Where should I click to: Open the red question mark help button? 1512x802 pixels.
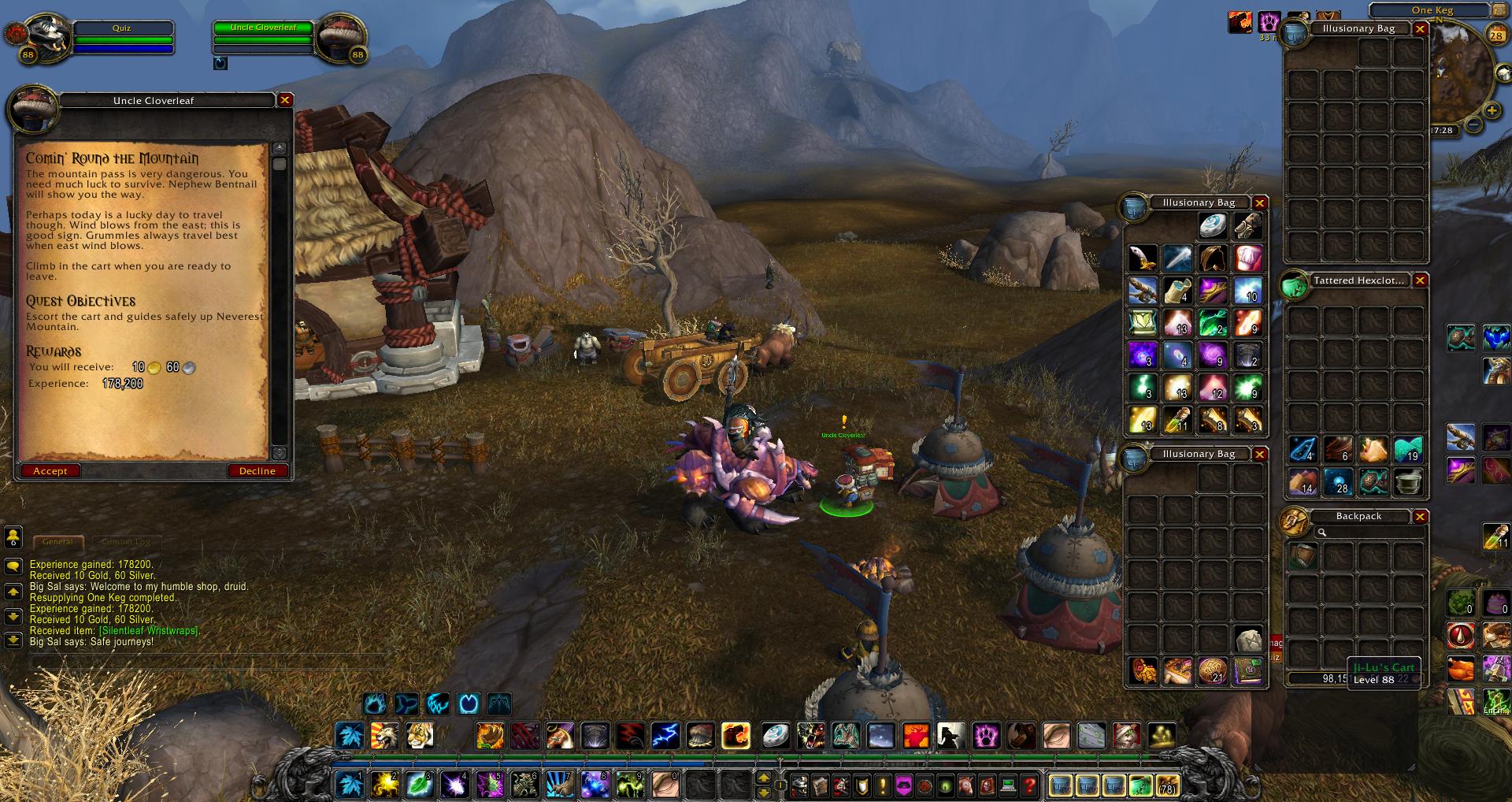tap(1028, 785)
